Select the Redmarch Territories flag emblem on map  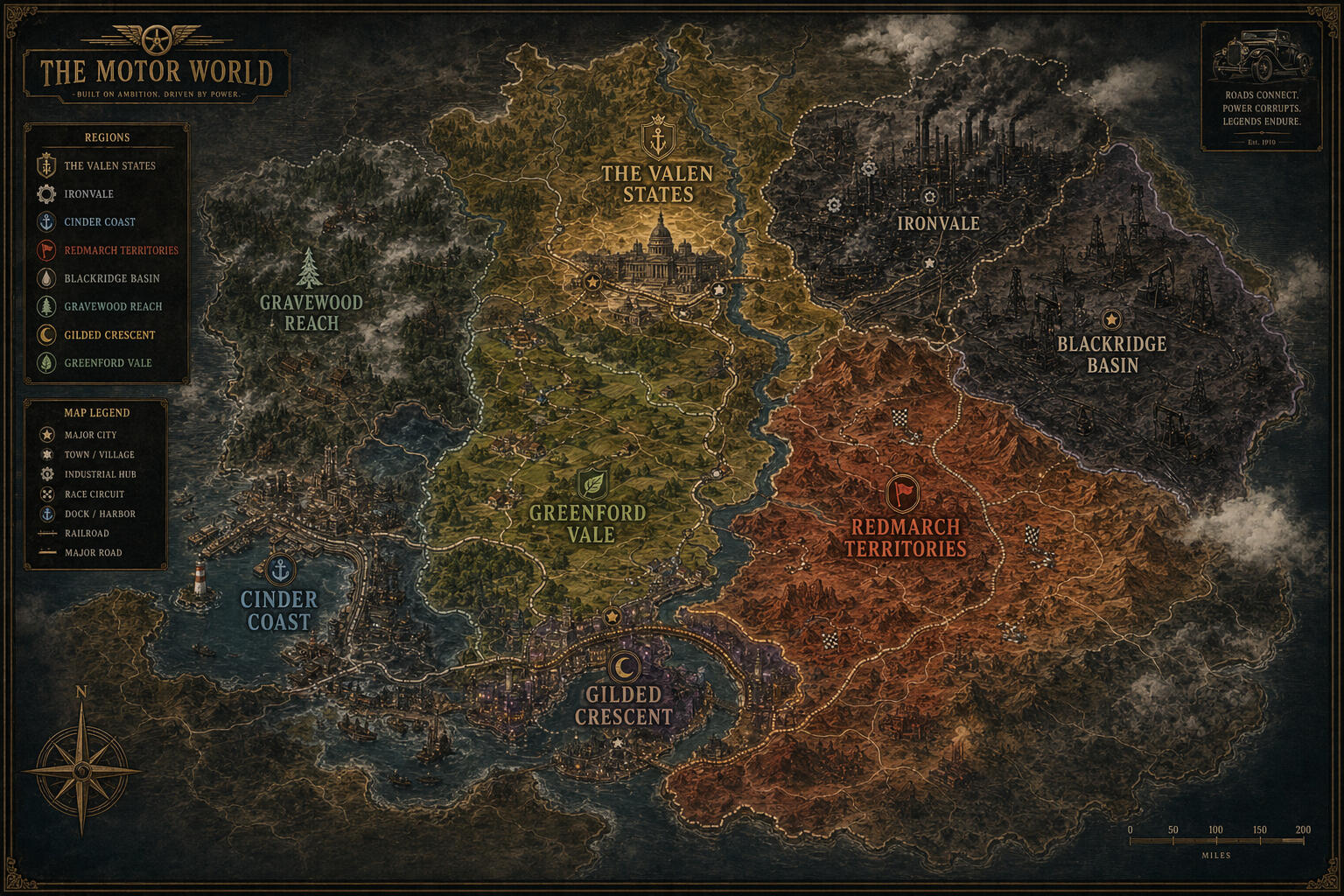pyautogui.click(x=902, y=493)
